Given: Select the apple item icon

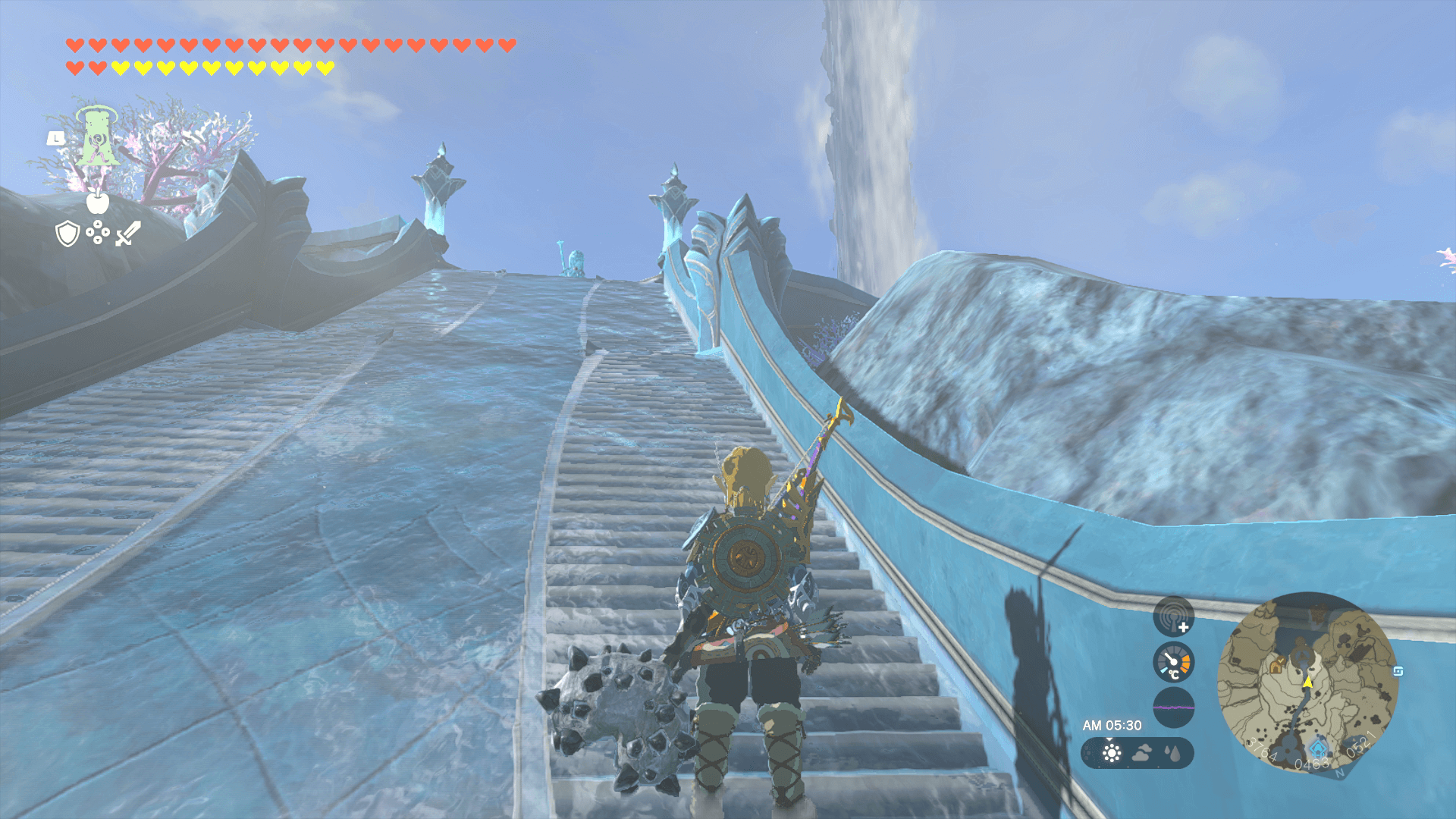Looking at the screenshot, I should pyautogui.click(x=97, y=202).
